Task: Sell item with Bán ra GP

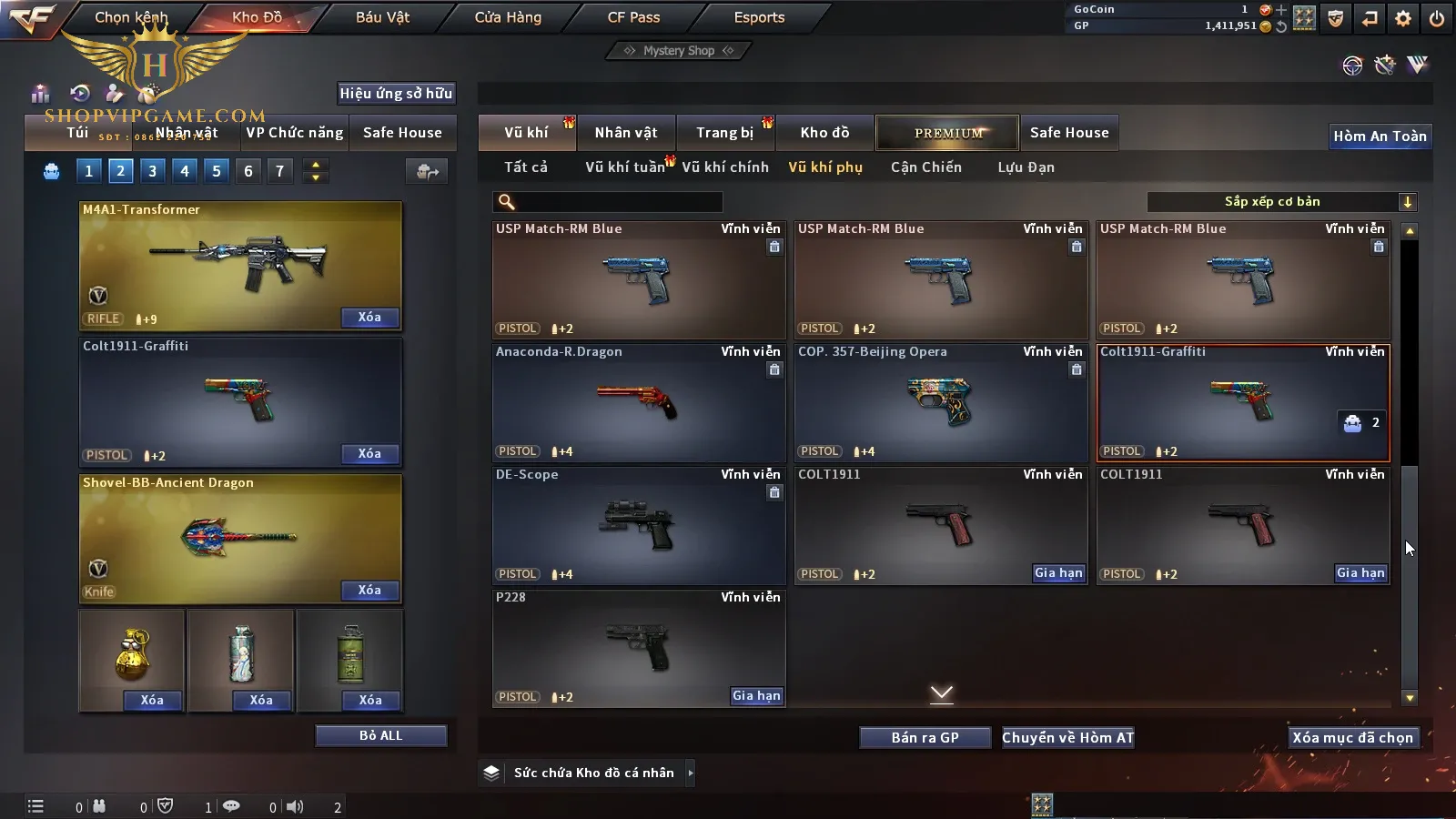Action: (x=925, y=737)
